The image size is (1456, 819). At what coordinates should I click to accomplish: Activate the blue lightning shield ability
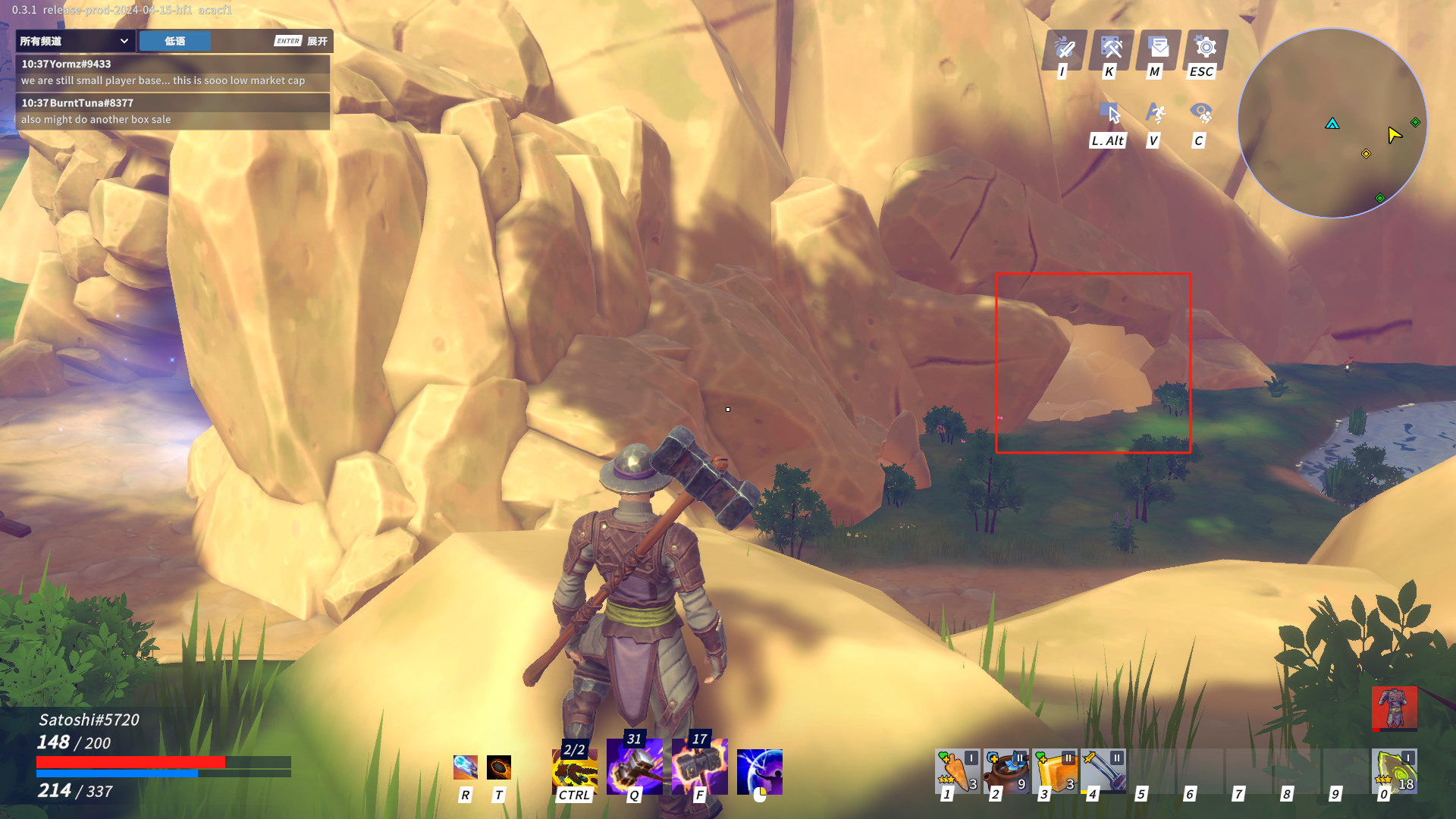(759, 770)
